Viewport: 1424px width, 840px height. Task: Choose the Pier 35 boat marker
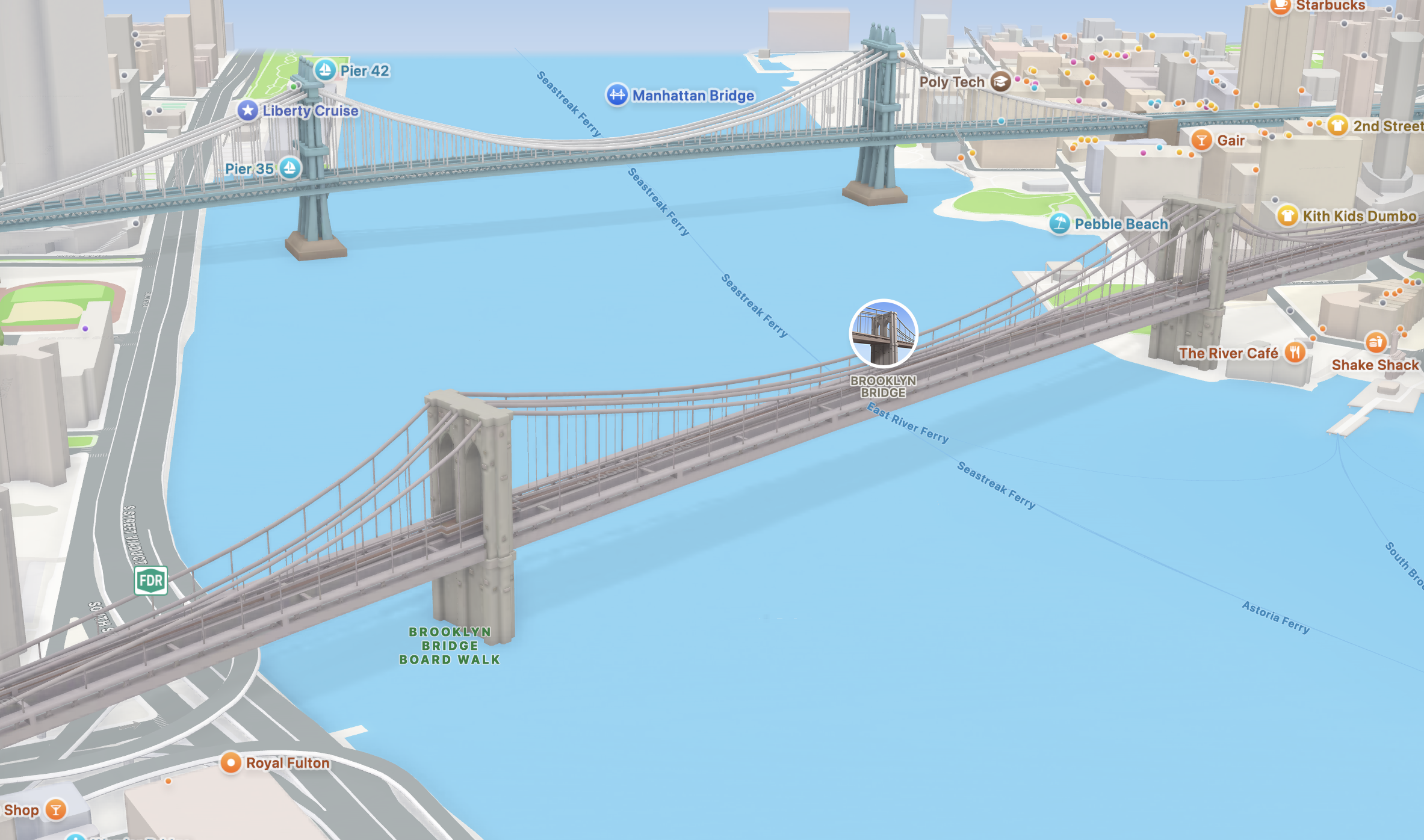point(290,168)
